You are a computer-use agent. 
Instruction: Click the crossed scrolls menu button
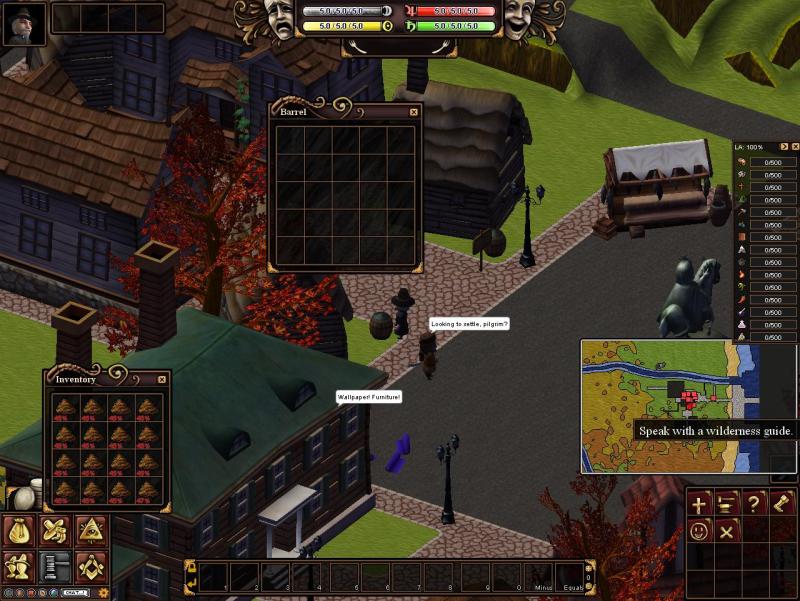[55, 530]
